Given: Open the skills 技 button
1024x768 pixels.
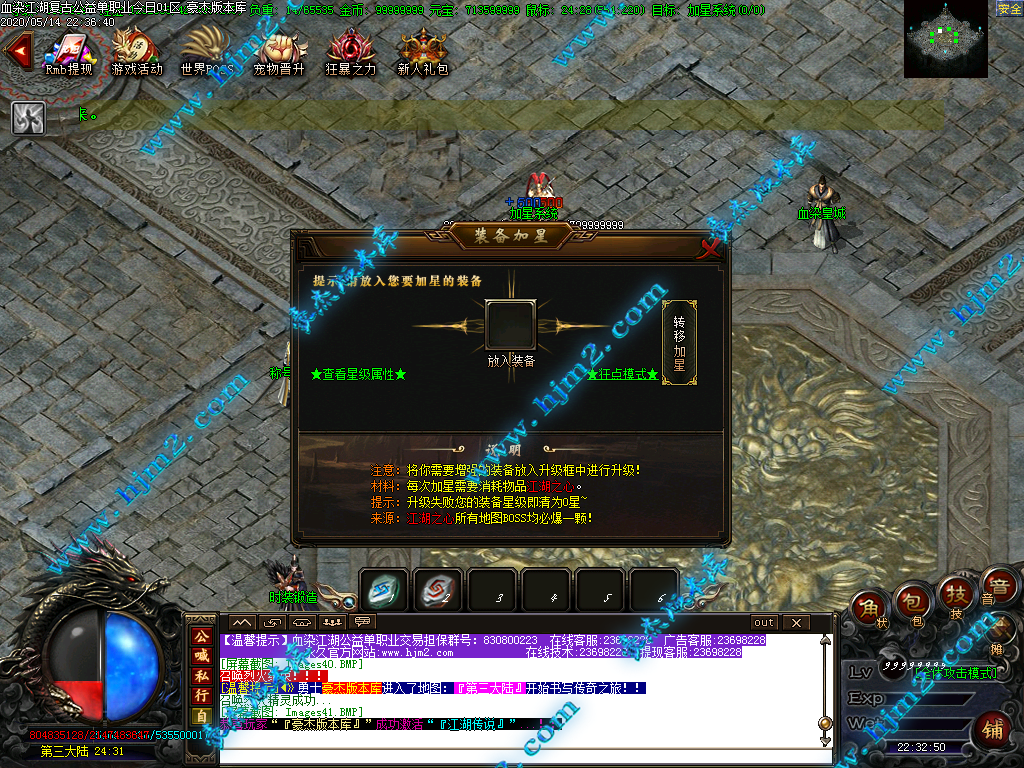Looking at the screenshot, I should point(955,594).
